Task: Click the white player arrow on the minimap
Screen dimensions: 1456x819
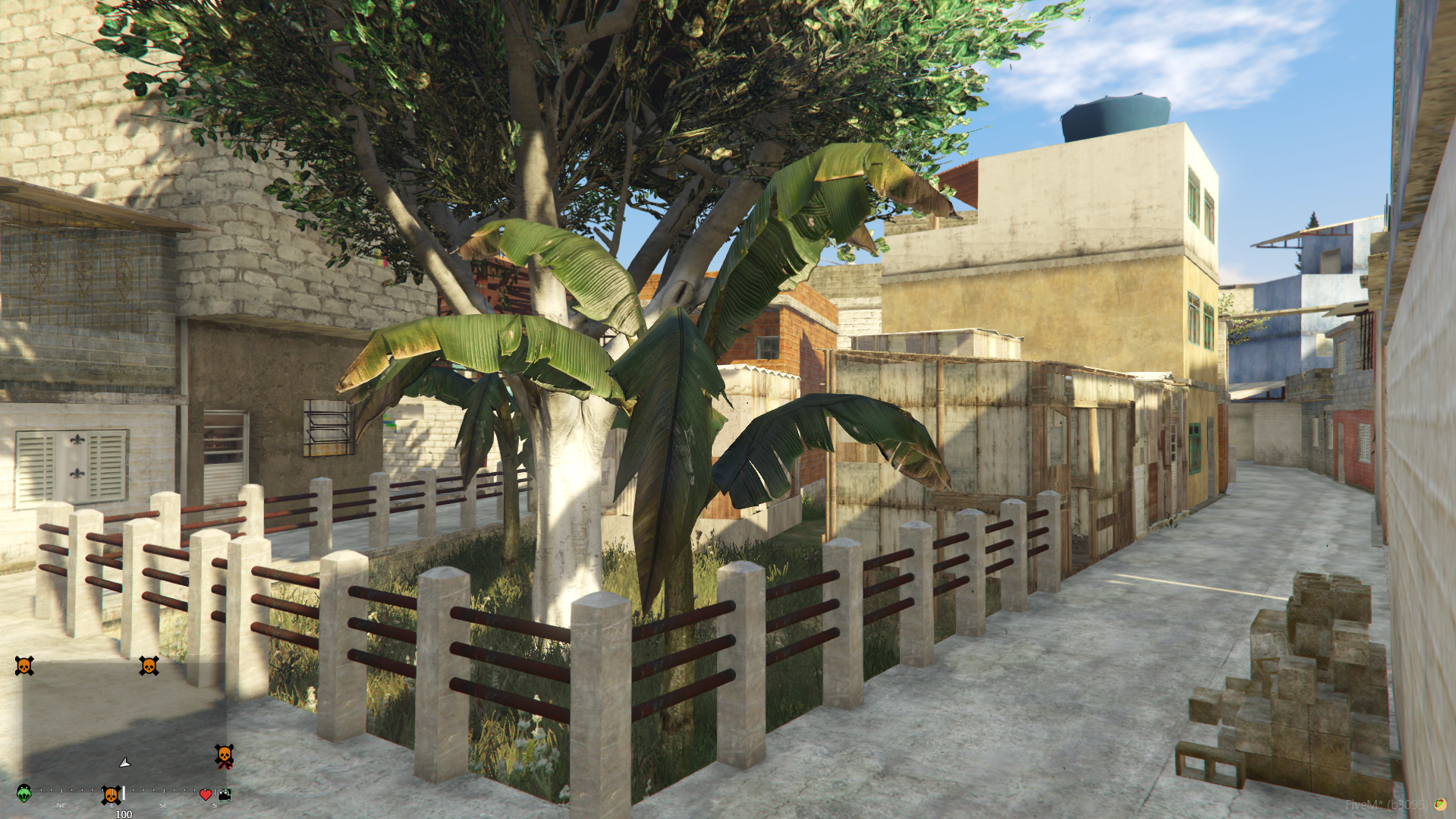Action: [125, 762]
